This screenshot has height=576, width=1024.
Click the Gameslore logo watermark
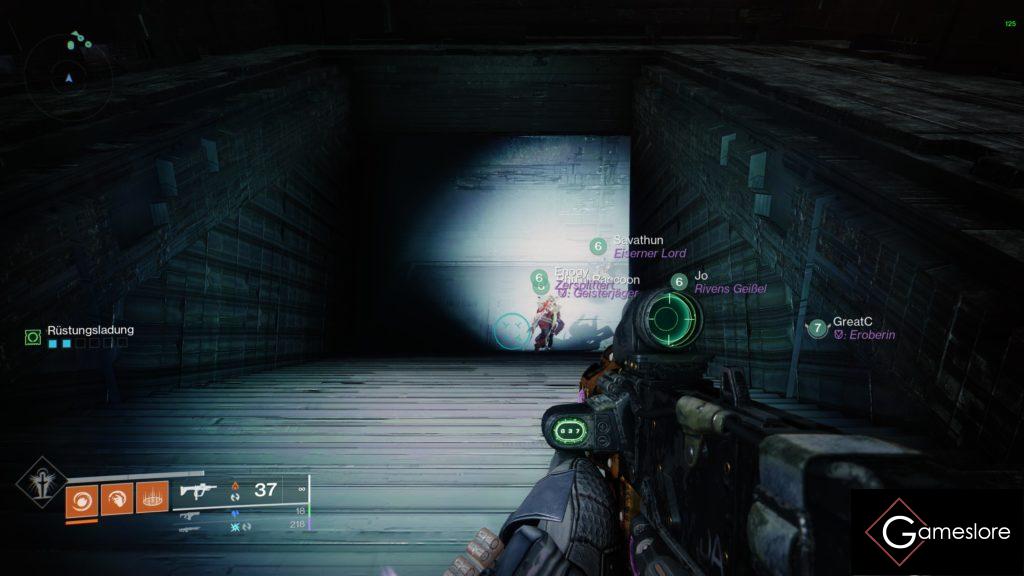click(x=937, y=532)
